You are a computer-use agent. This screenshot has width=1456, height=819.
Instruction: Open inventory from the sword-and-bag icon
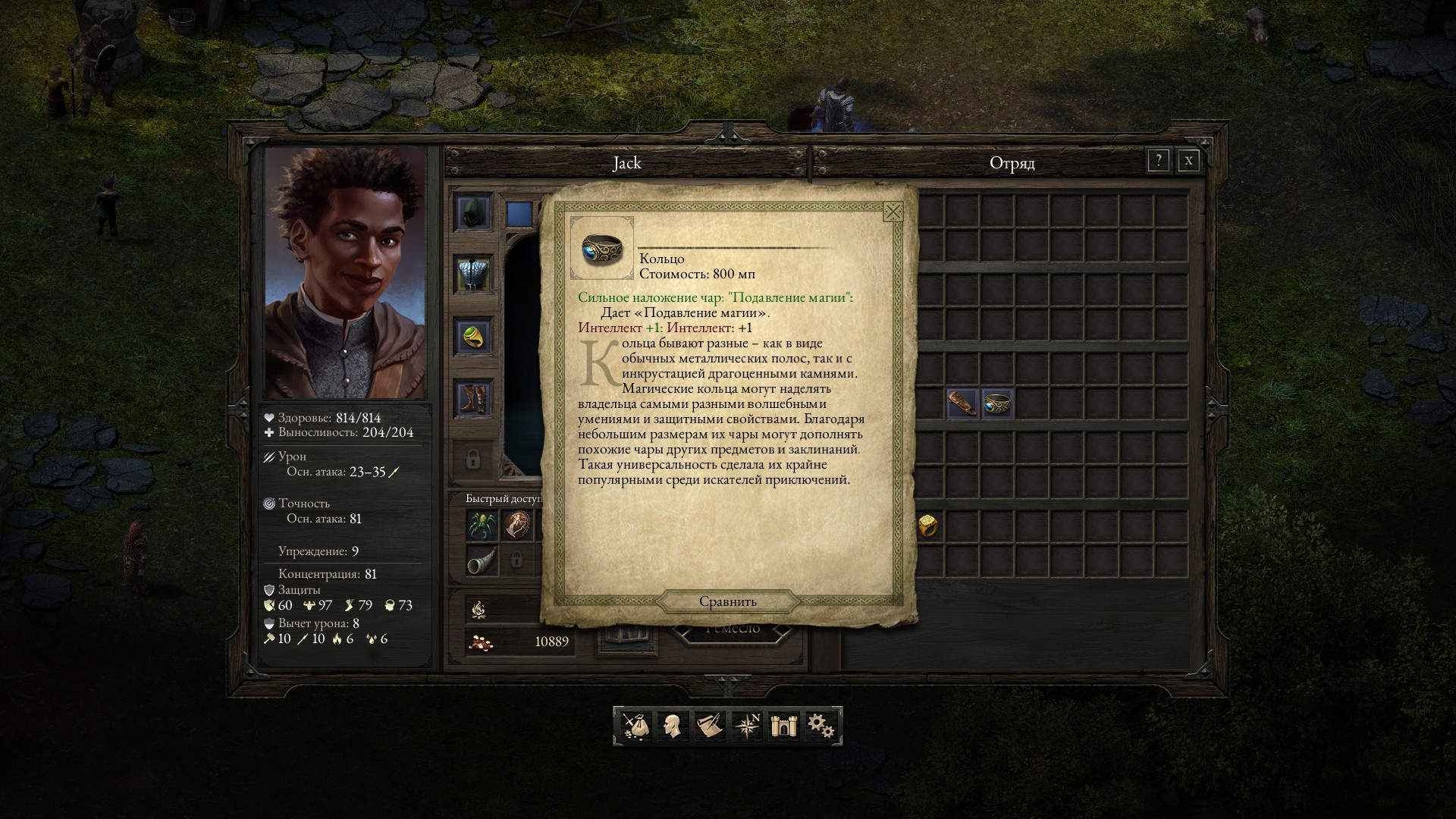point(635,726)
